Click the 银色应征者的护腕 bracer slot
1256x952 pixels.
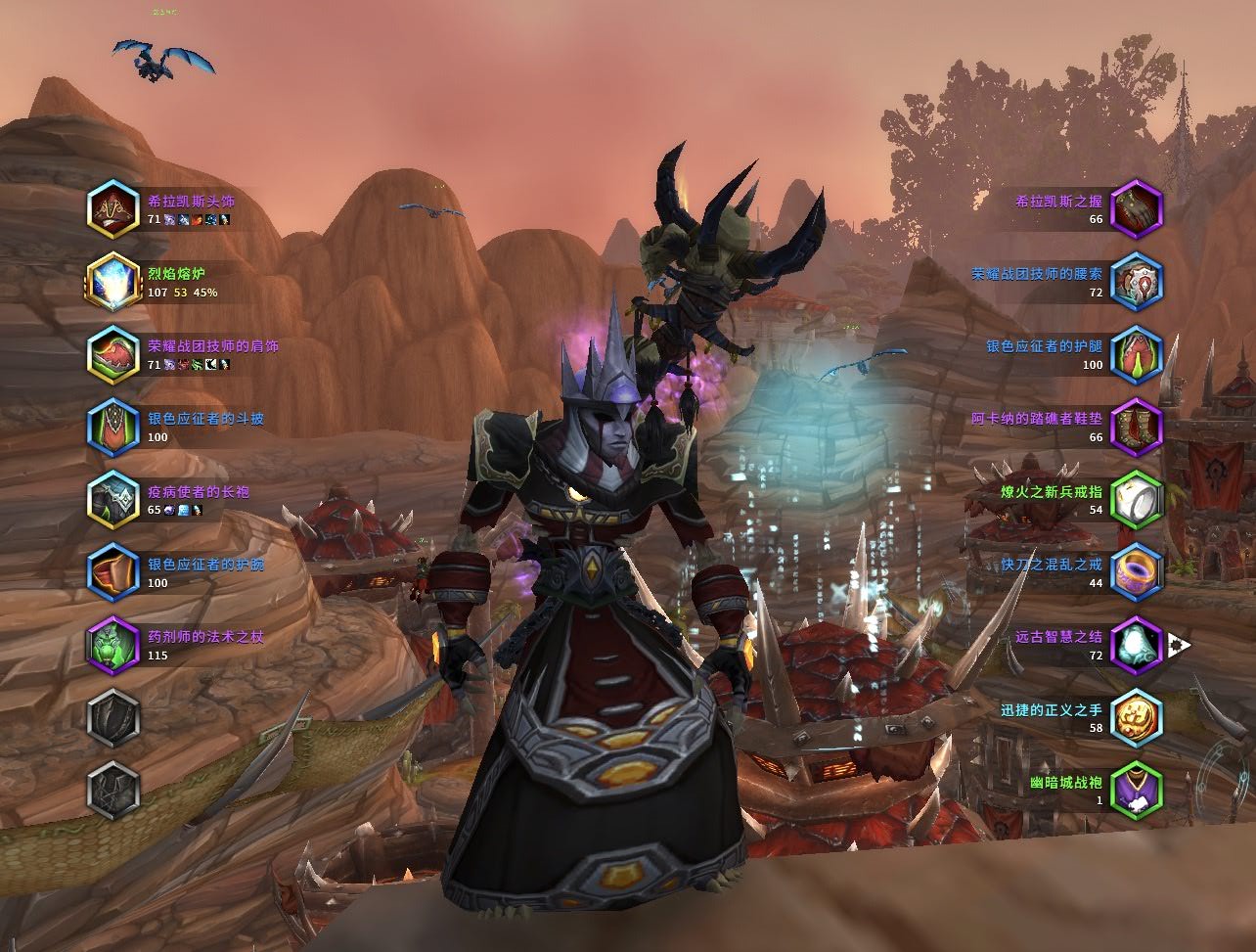click(x=113, y=572)
